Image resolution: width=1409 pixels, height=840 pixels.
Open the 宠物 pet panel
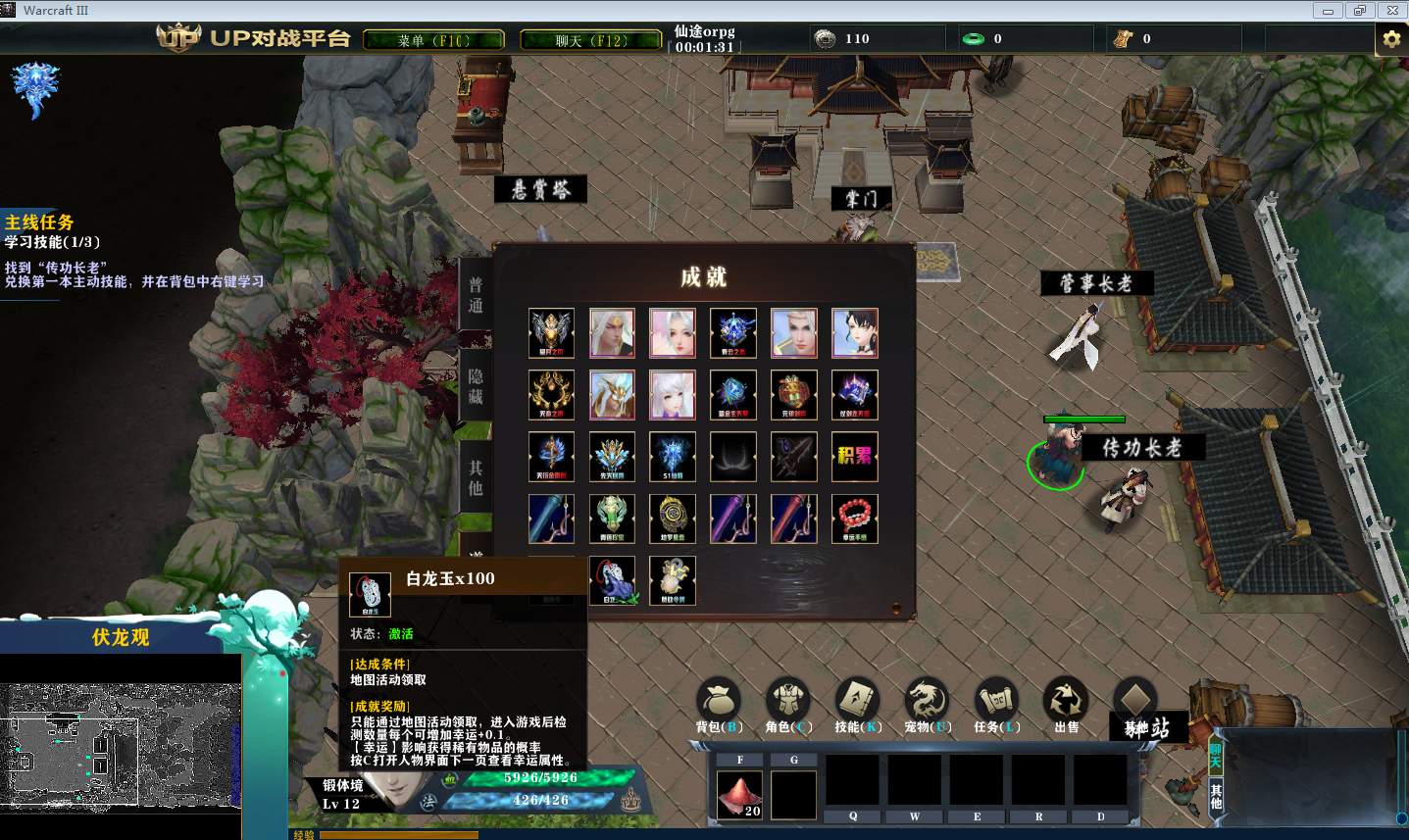[928, 704]
